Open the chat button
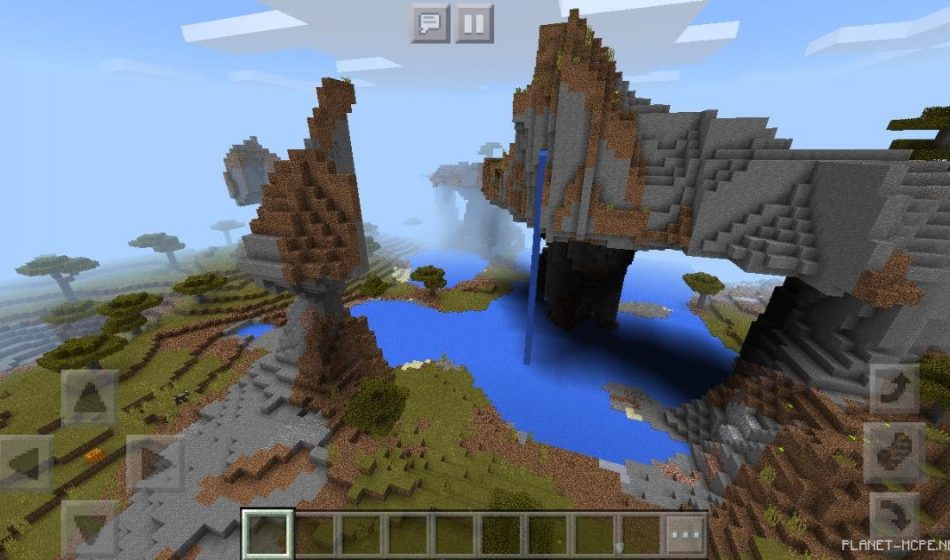This screenshot has width=950, height=560. [x=430, y=22]
